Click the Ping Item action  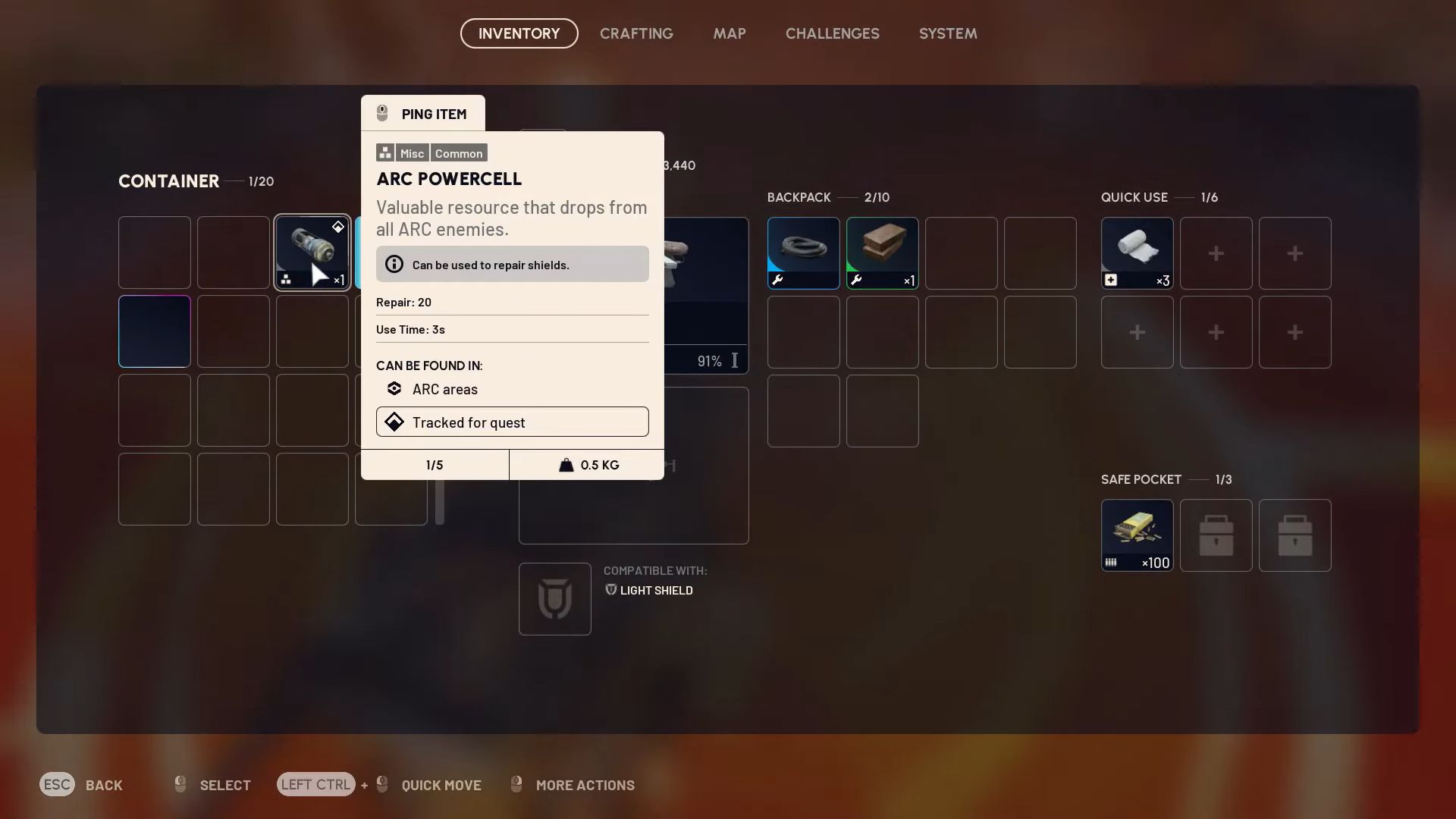click(422, 113)
